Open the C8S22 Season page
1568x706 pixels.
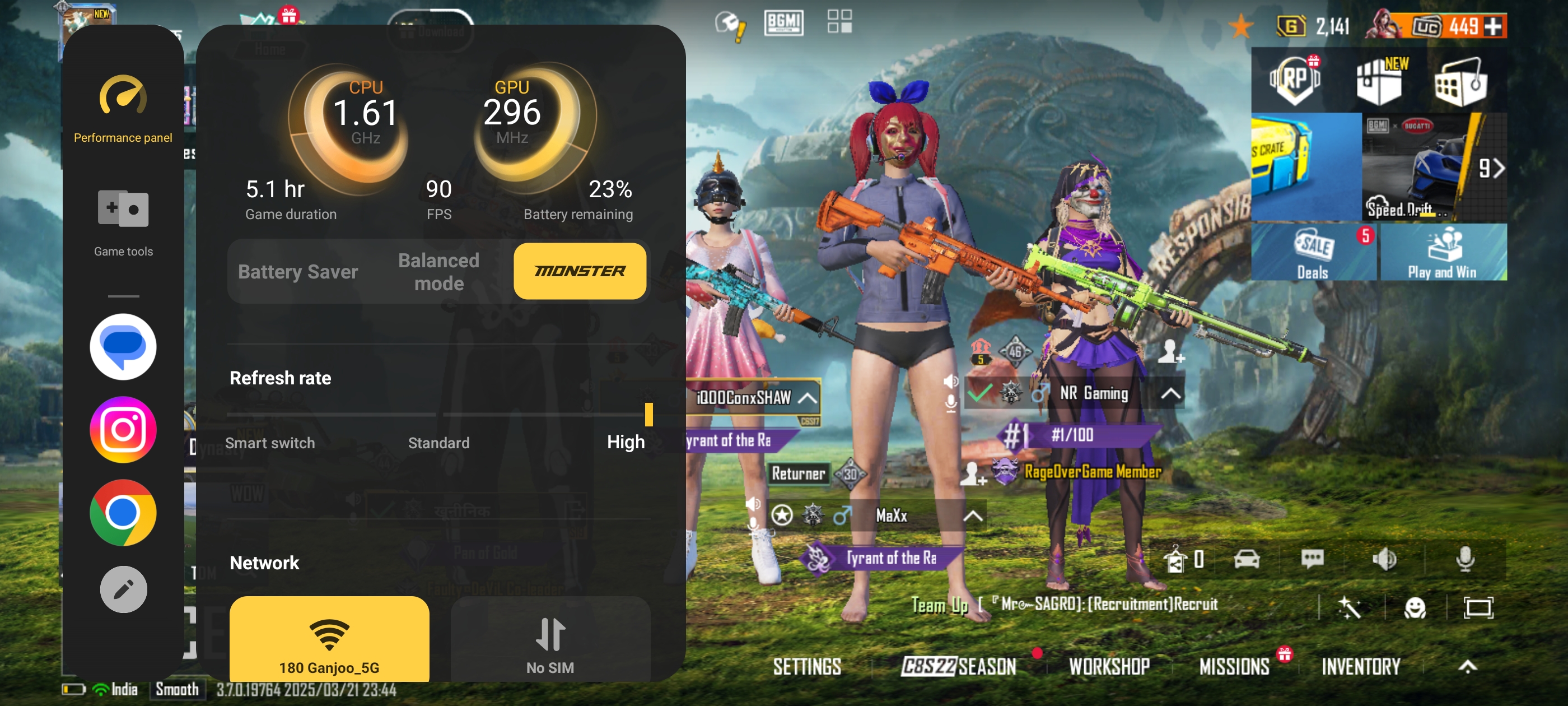tap(958, 666)
